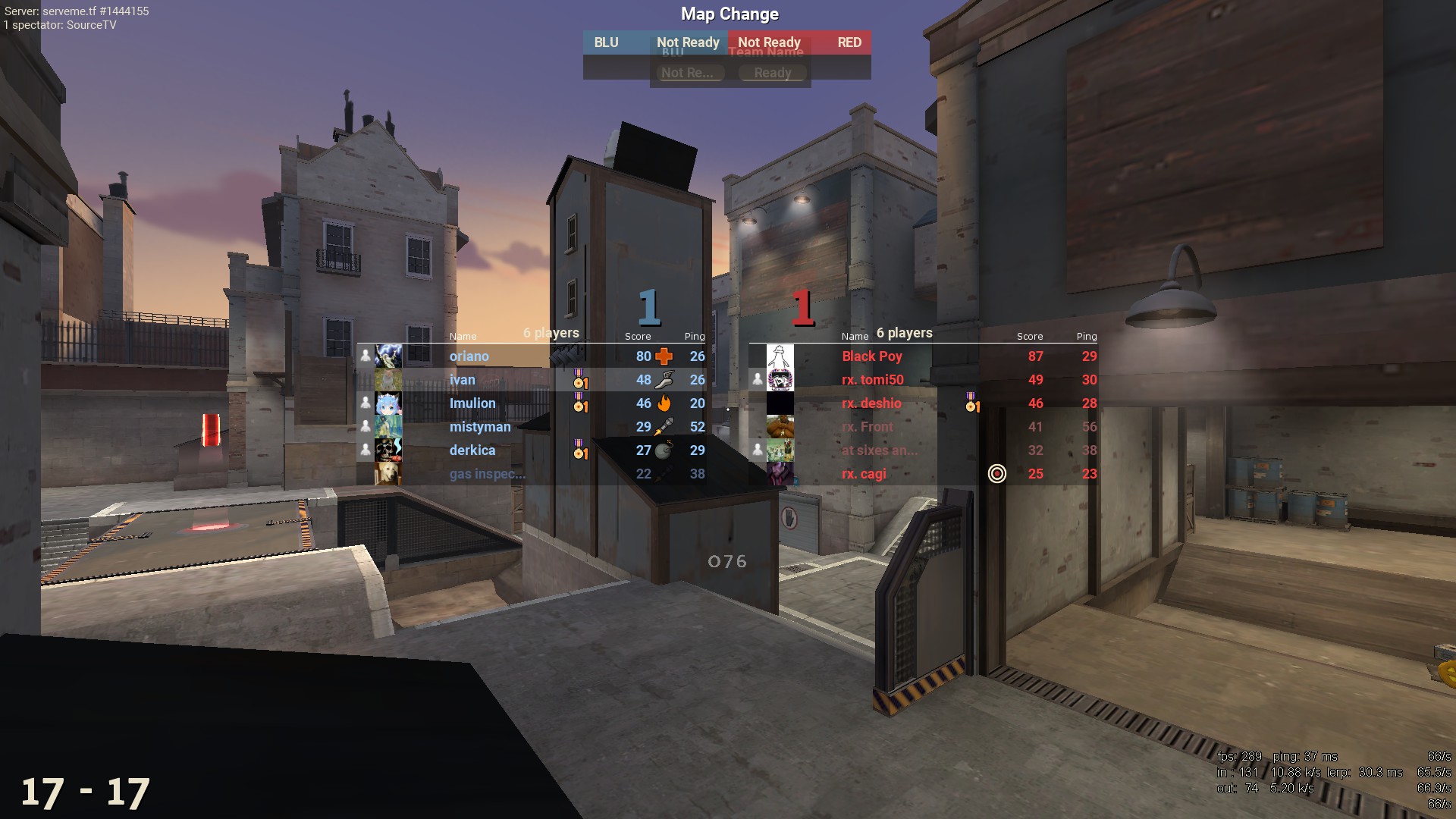Choose rx. tomi50's player row
The width and height of the screenshot is (1456, 819).
click(x=873, y=380)
